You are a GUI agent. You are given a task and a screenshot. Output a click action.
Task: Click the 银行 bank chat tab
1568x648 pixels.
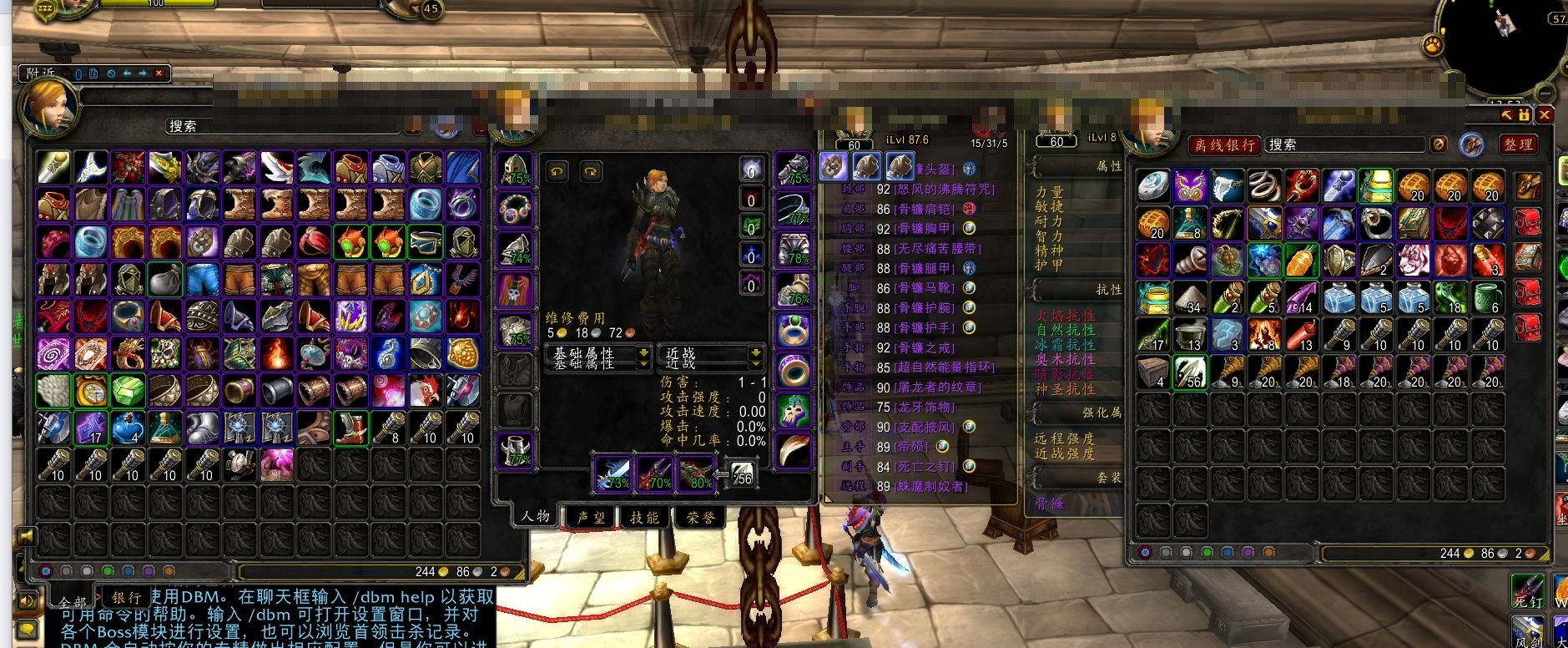coord(126,598)
